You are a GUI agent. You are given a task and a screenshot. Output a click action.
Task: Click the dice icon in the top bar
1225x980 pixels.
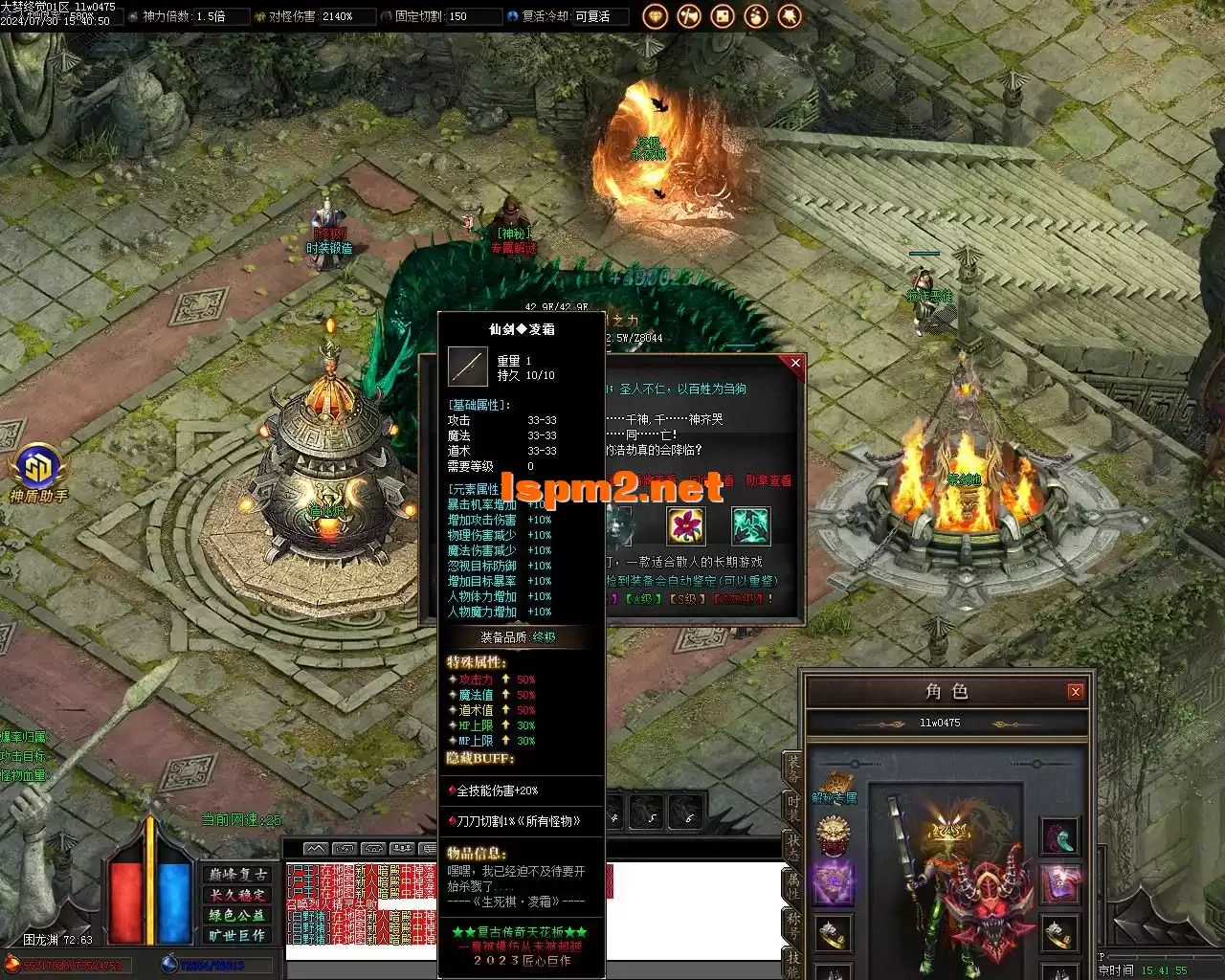point(723,16)
